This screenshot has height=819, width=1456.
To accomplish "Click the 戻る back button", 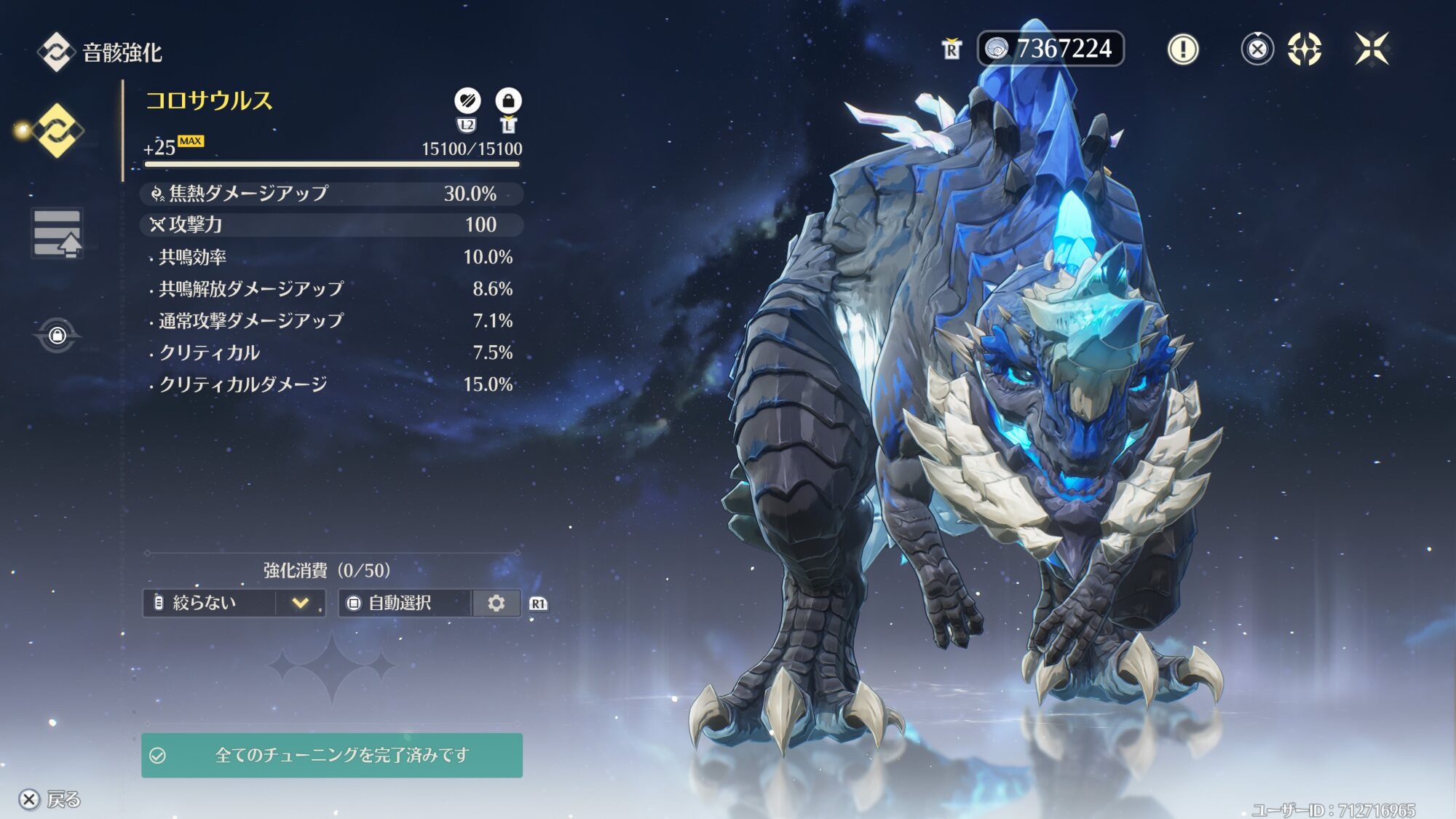I will point(50,799).
